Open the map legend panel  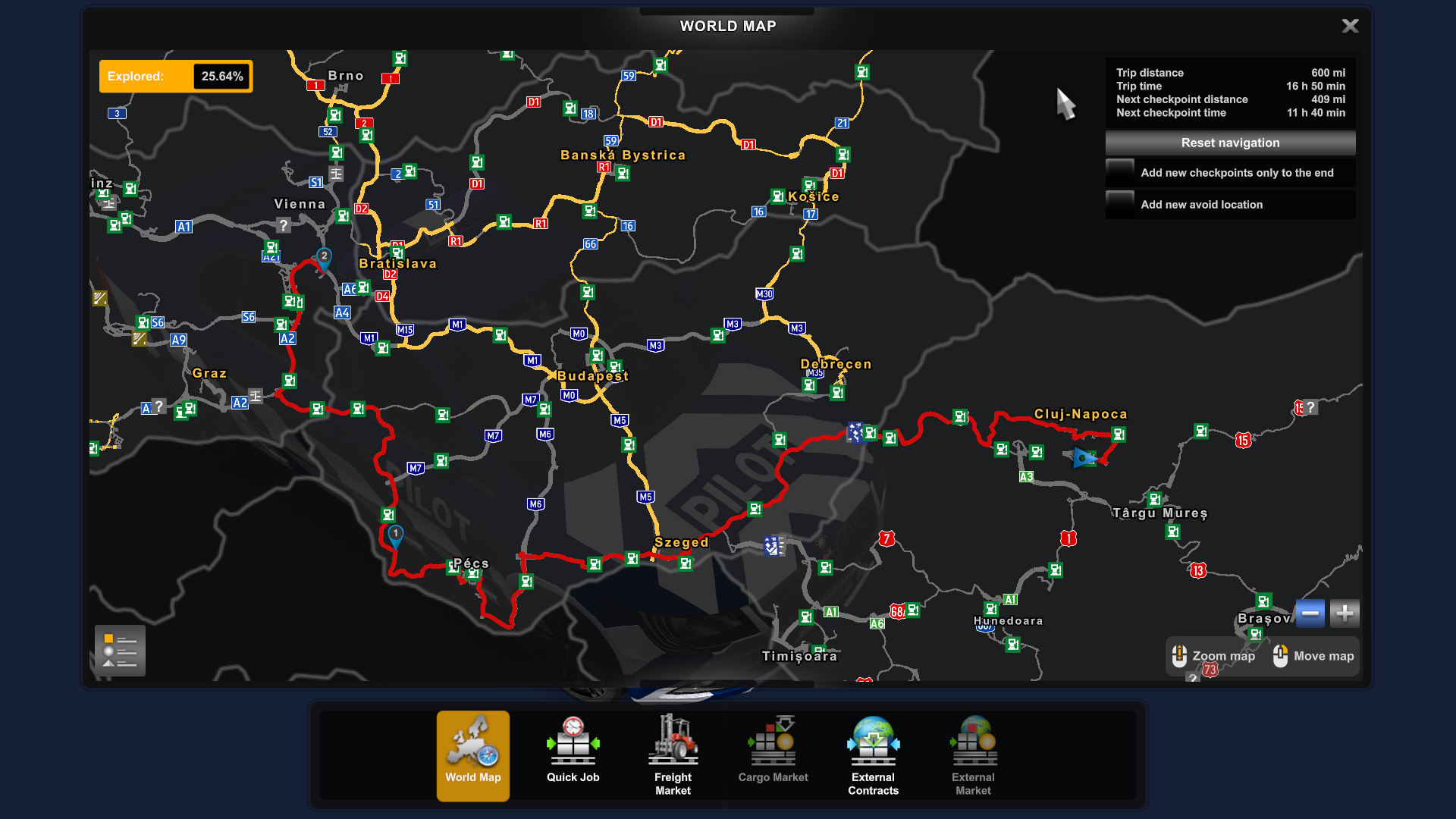(x=119, y=651)
